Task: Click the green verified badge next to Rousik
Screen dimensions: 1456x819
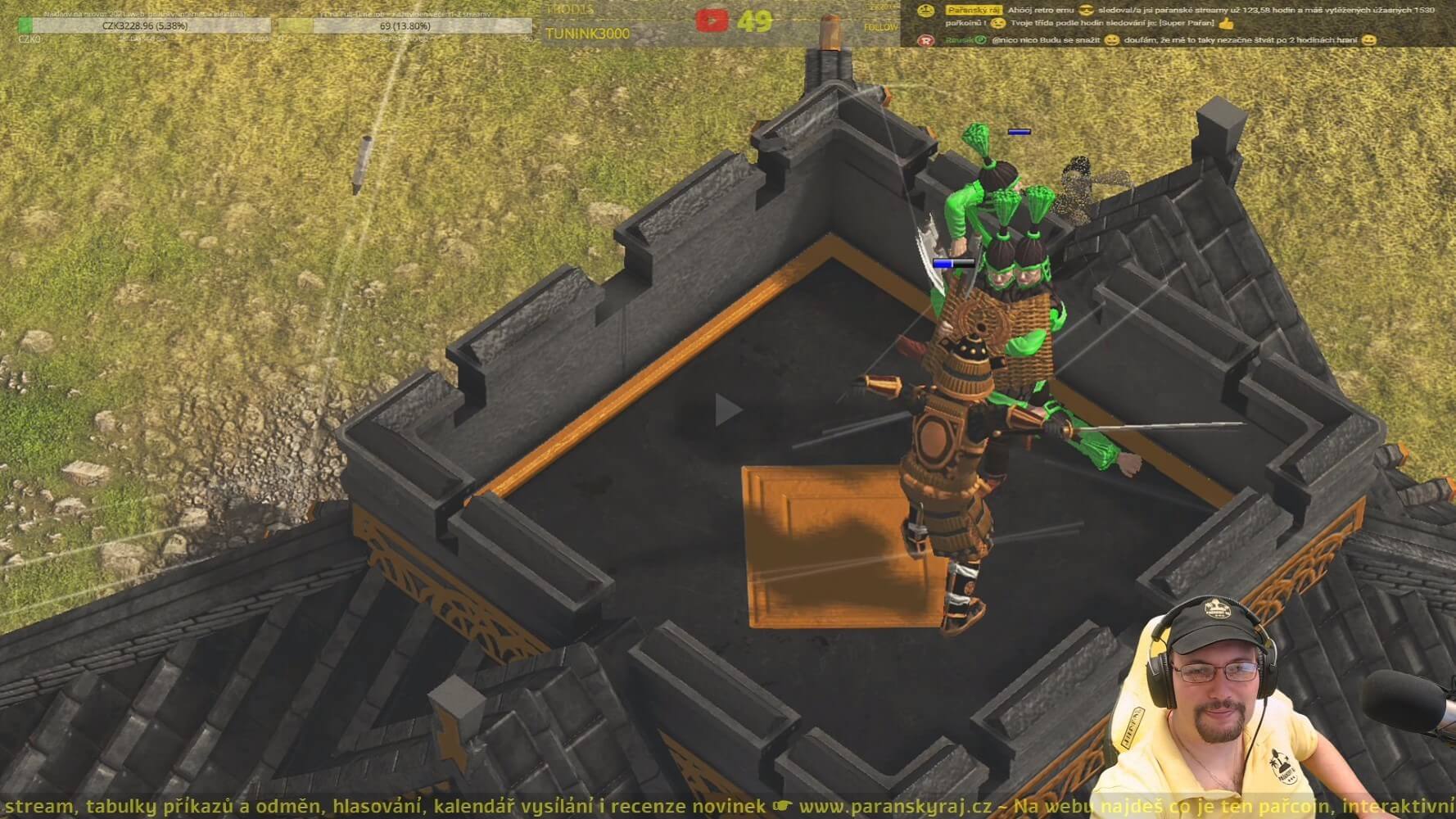Action: [980, 41]
